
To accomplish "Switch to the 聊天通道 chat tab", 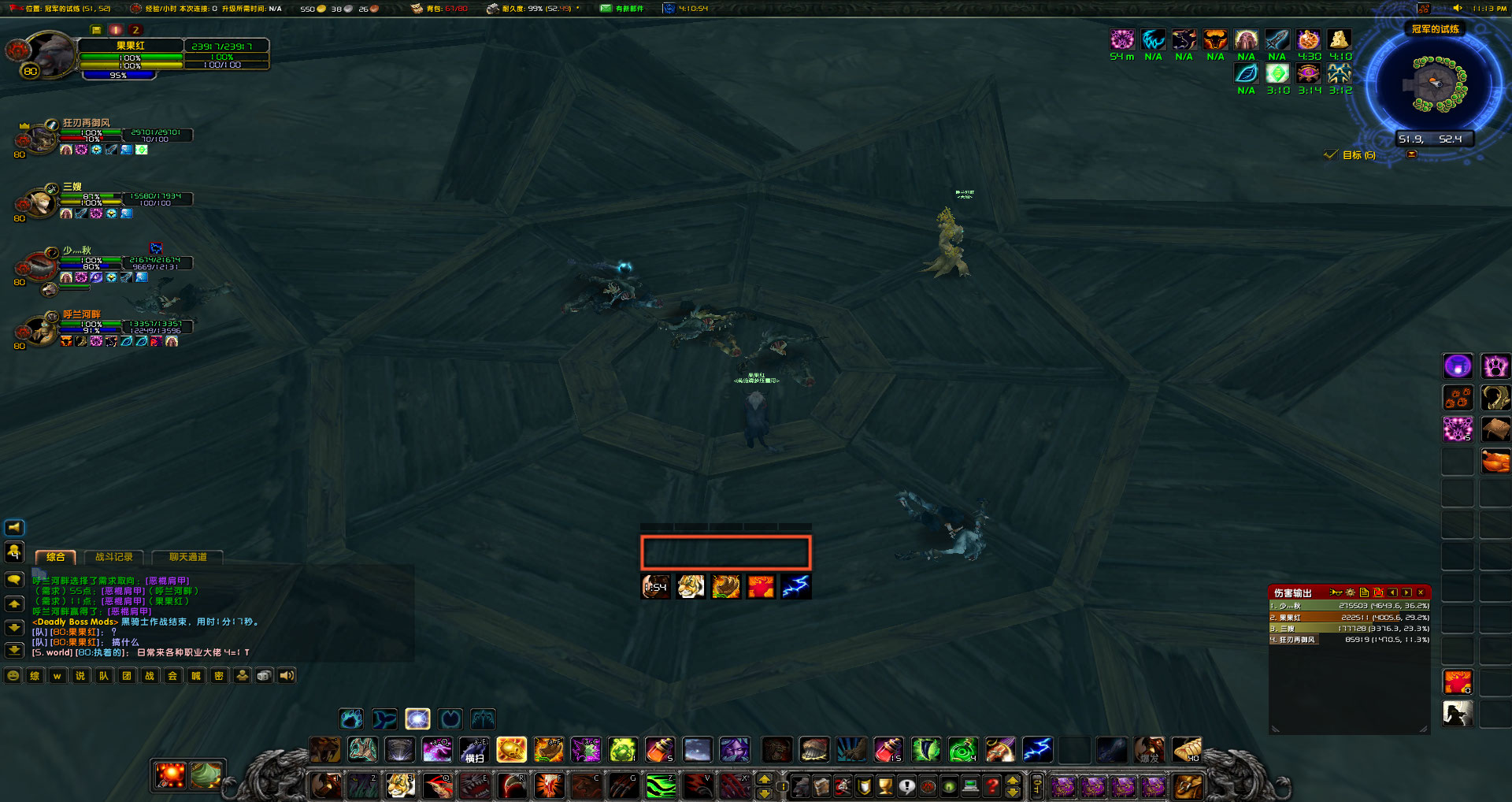I will [x=187, y=557].
